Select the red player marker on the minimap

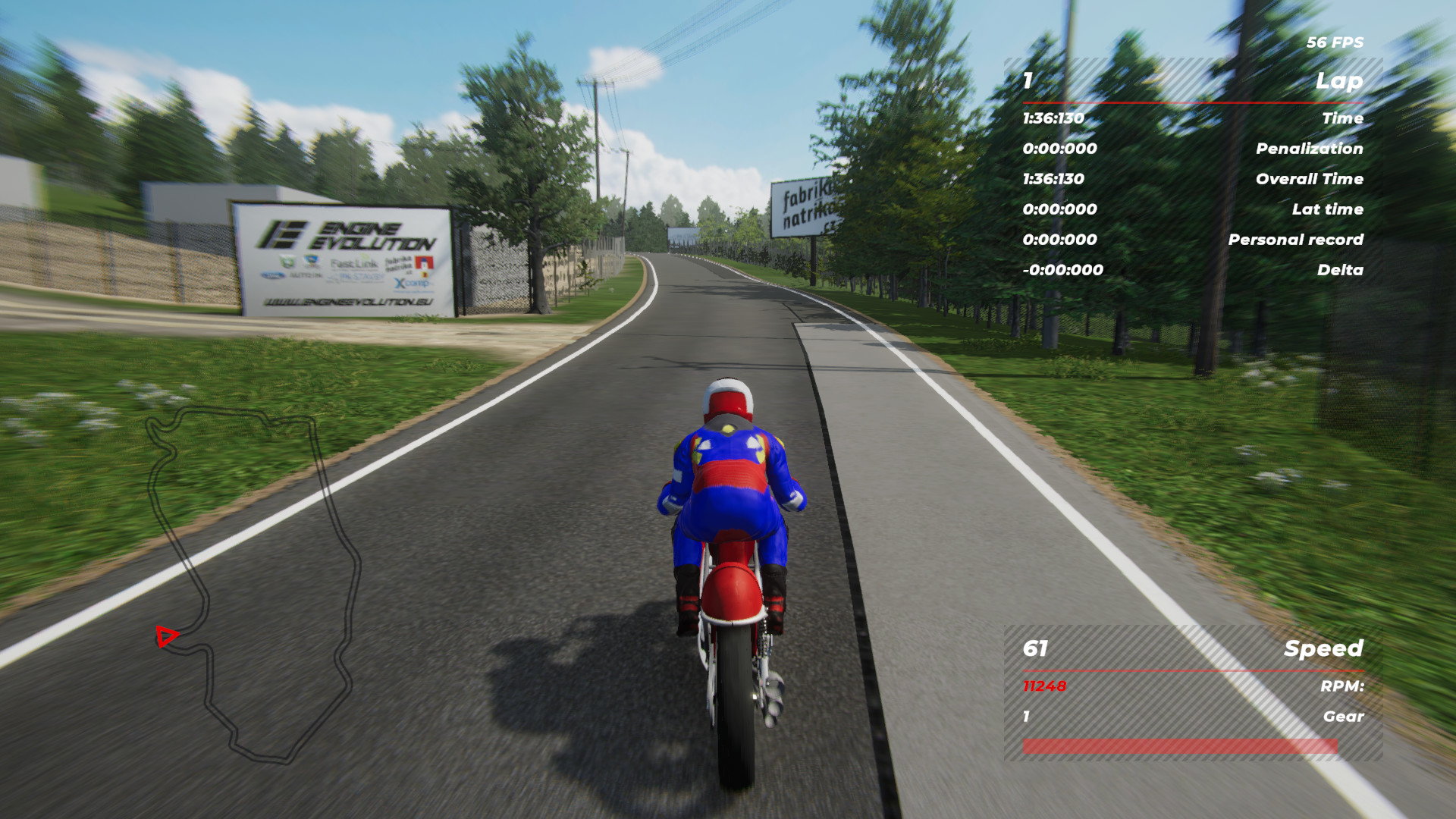pyautogui.click(x=166, y=635)
